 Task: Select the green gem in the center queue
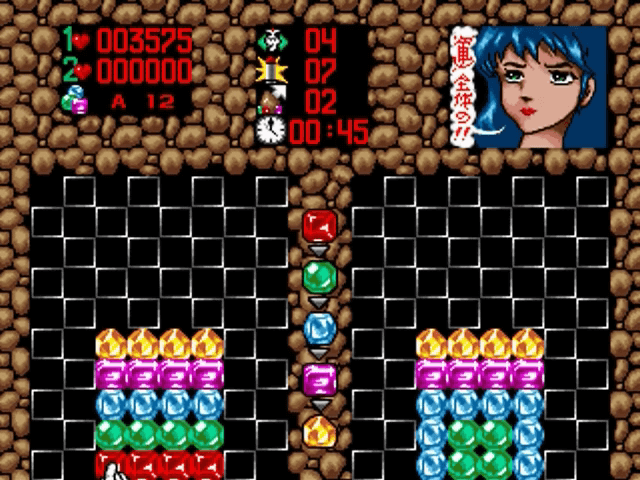pos(319,275)
